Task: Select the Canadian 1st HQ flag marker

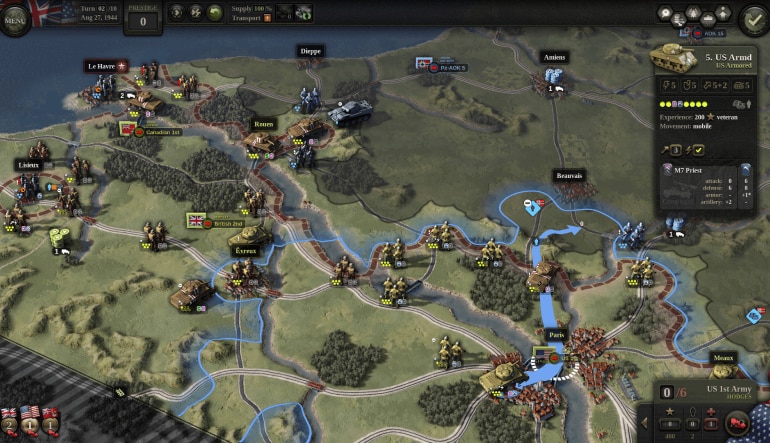Action: pos(130,130)
